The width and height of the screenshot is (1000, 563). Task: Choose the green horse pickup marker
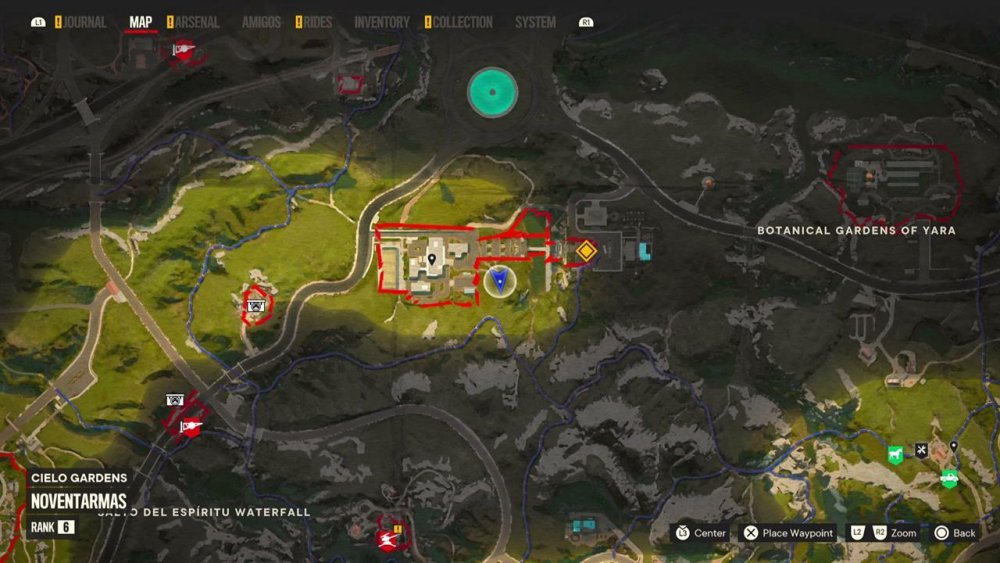tap(893, 454)
